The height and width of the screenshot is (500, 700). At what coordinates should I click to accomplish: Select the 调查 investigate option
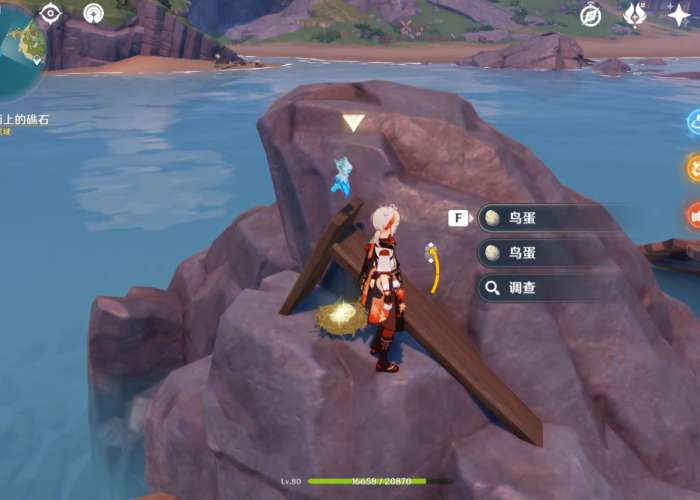[x=545, y=288]
